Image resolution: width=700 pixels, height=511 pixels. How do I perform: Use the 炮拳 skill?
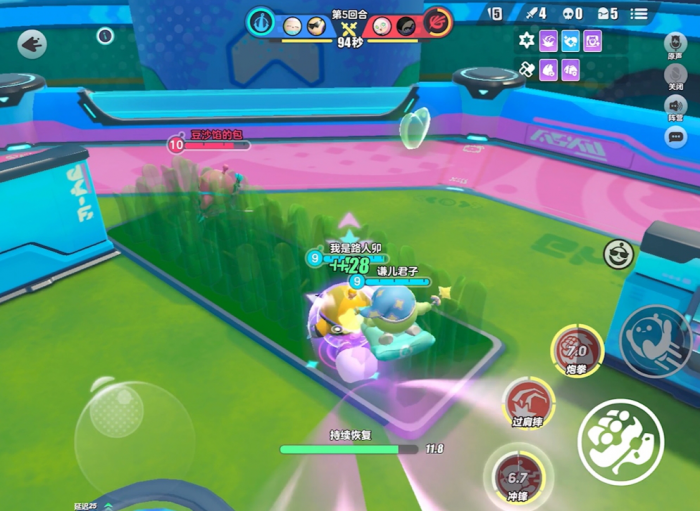[576, 350]
